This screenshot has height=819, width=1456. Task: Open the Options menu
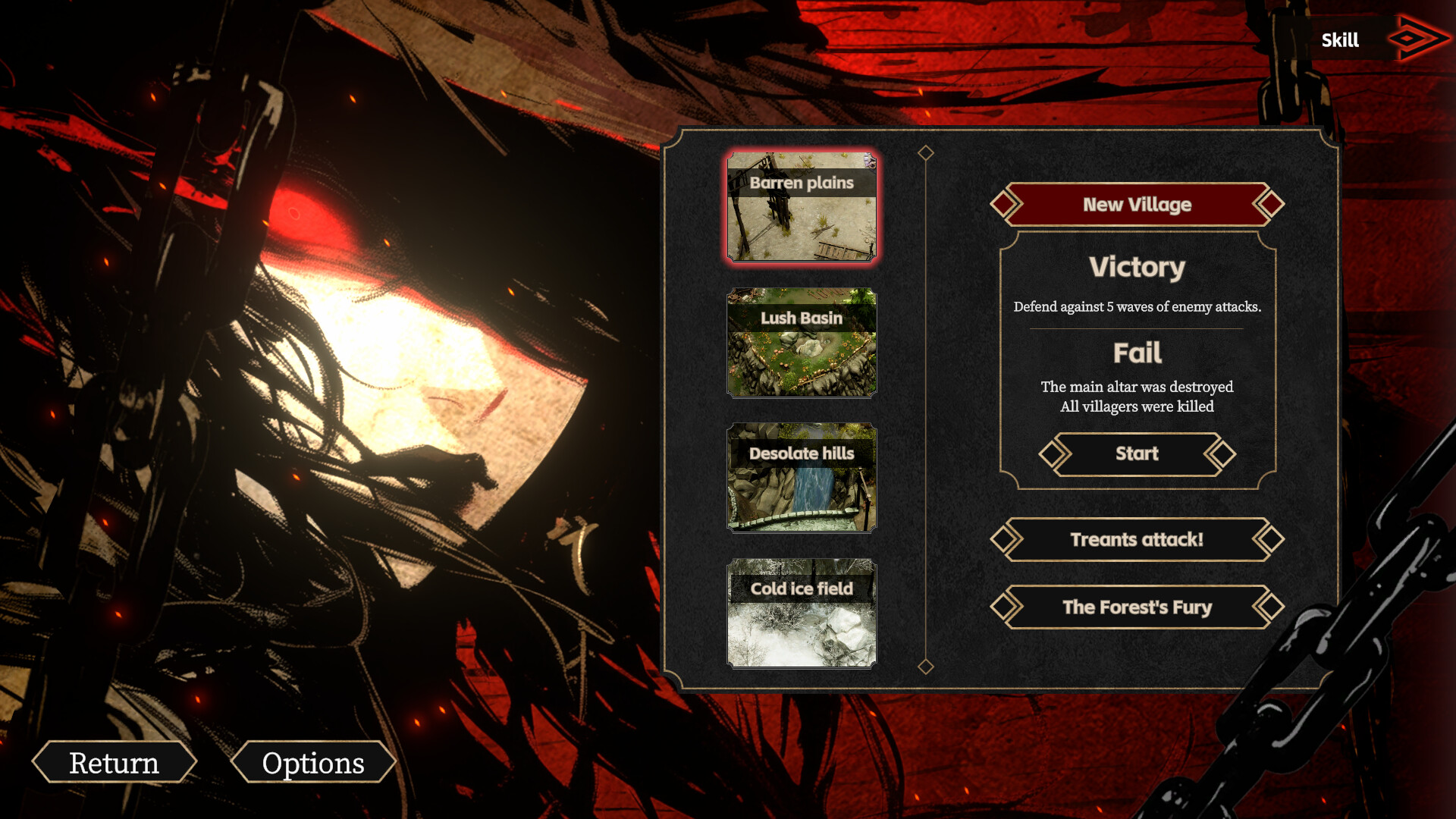click(313, 763)
